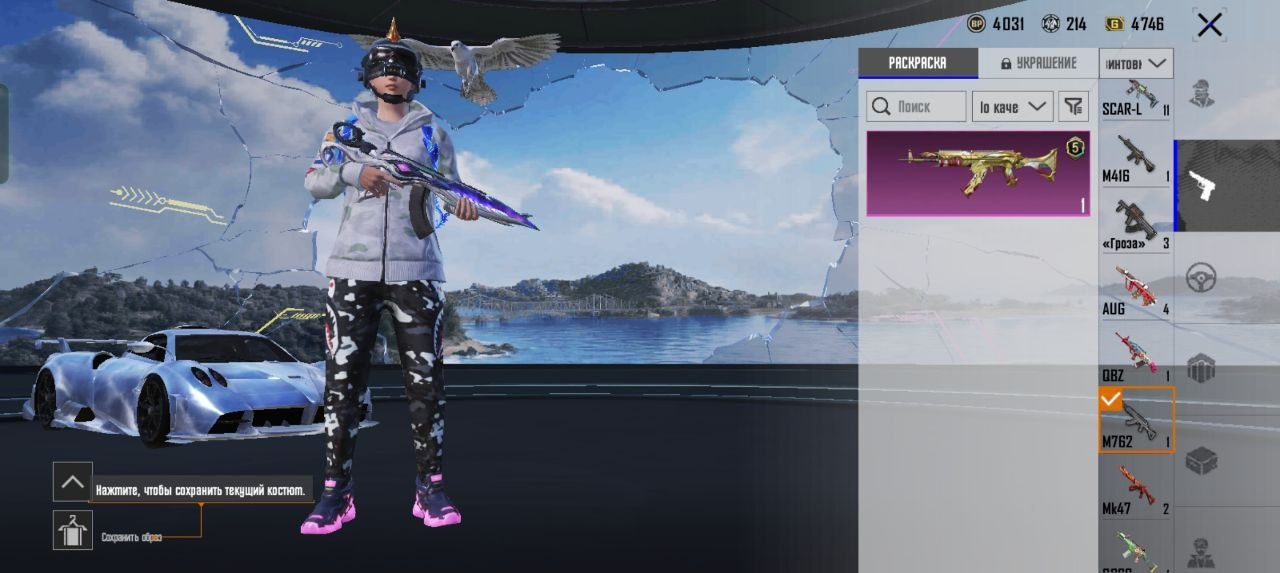1280x573 pixels.
Task: Select the «Гроза» weapon entry
Action: [1136, 227]
